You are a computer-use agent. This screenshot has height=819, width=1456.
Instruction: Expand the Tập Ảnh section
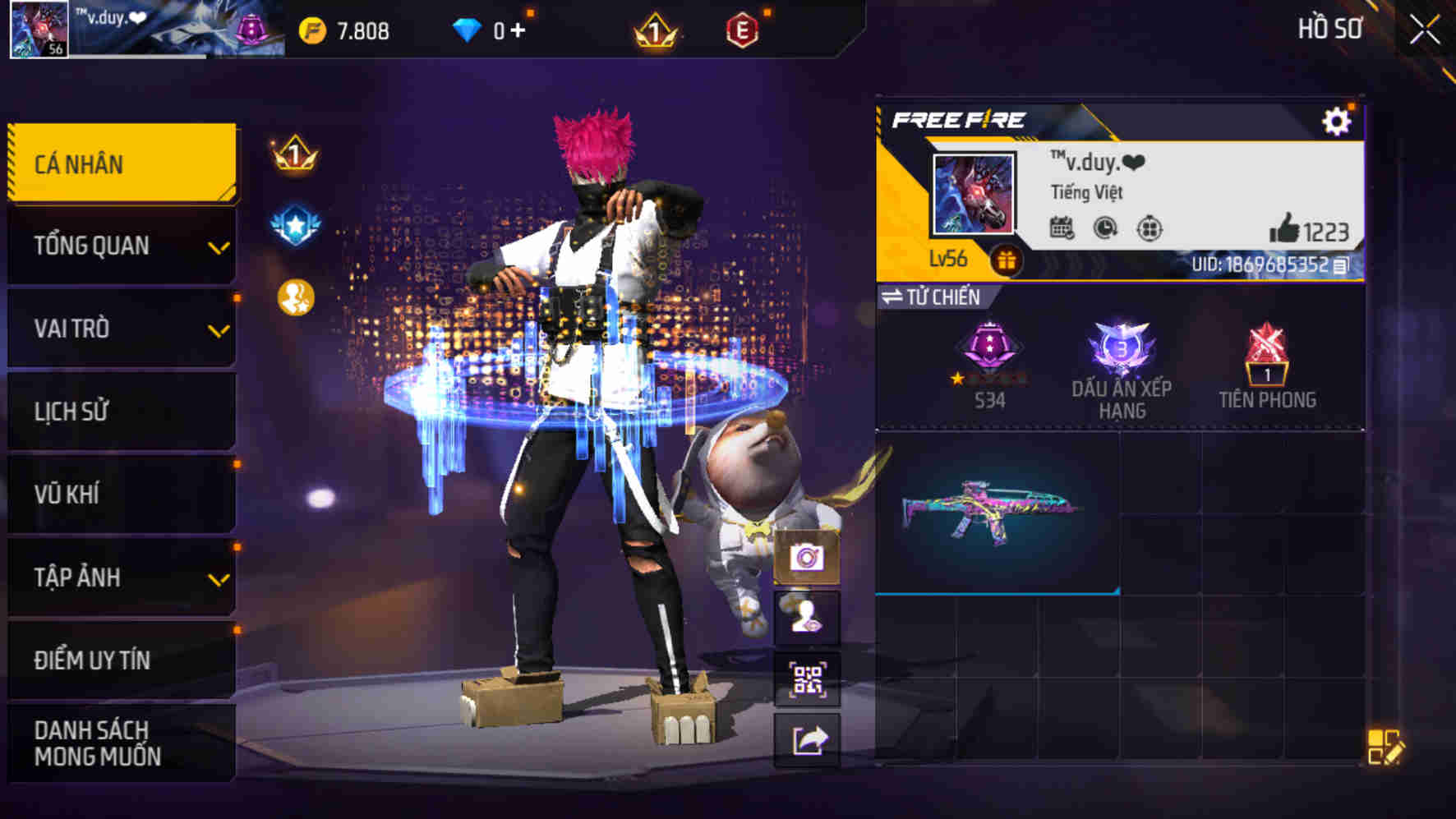119,577
